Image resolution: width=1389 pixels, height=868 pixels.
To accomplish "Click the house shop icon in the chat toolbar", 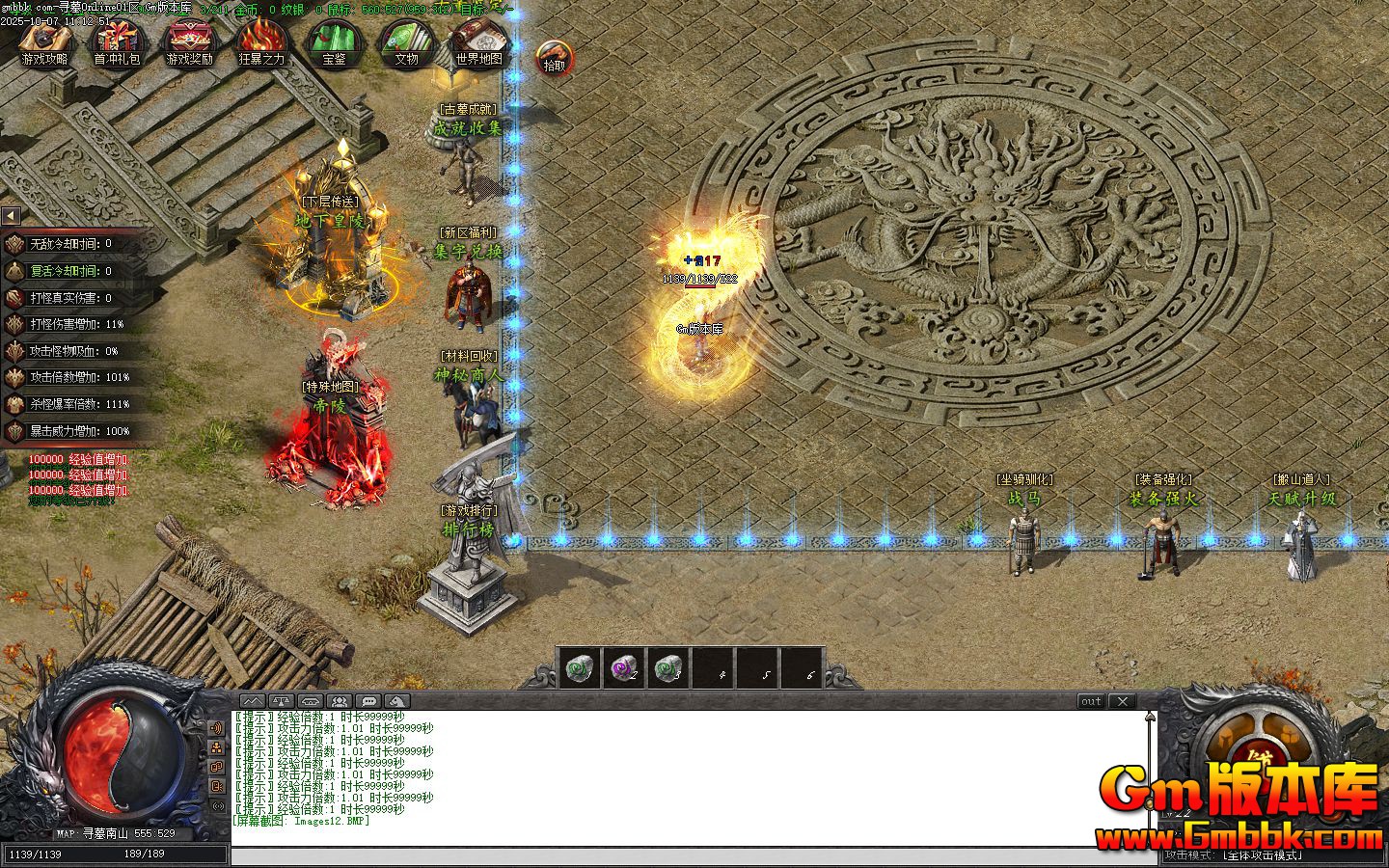I will pos(310,700).
